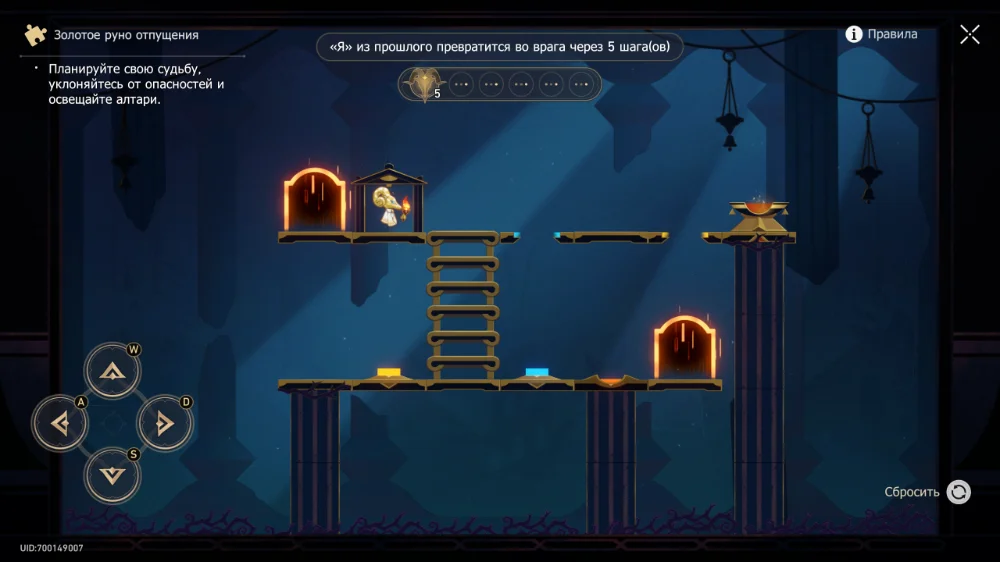Move right with the D arrow button
The height and width of the screenshot is (562, 1000).
tap(164, 424)
